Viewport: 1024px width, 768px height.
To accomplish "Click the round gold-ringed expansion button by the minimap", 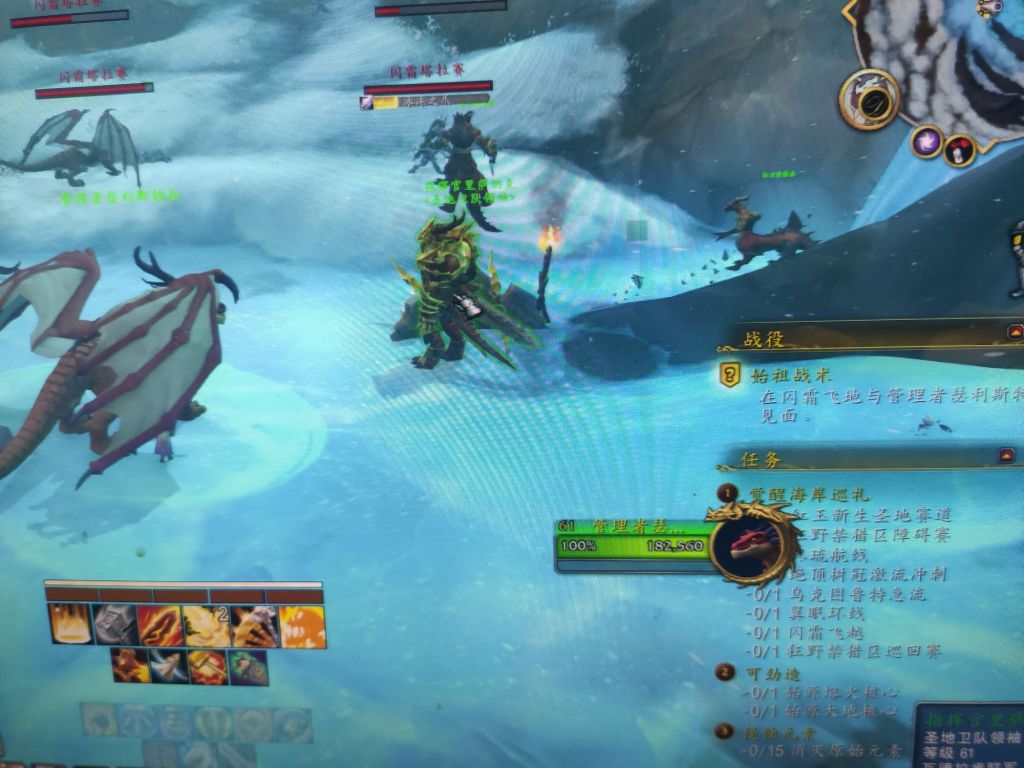I will tap(869, 99).
